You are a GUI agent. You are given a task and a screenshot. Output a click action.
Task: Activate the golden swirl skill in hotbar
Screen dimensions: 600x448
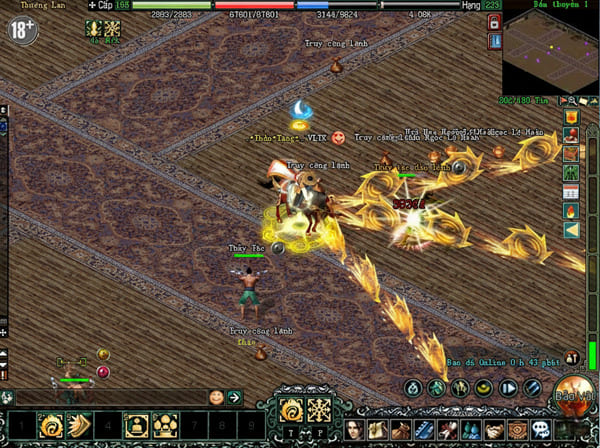pyautogui.click(x=49, y=427)
